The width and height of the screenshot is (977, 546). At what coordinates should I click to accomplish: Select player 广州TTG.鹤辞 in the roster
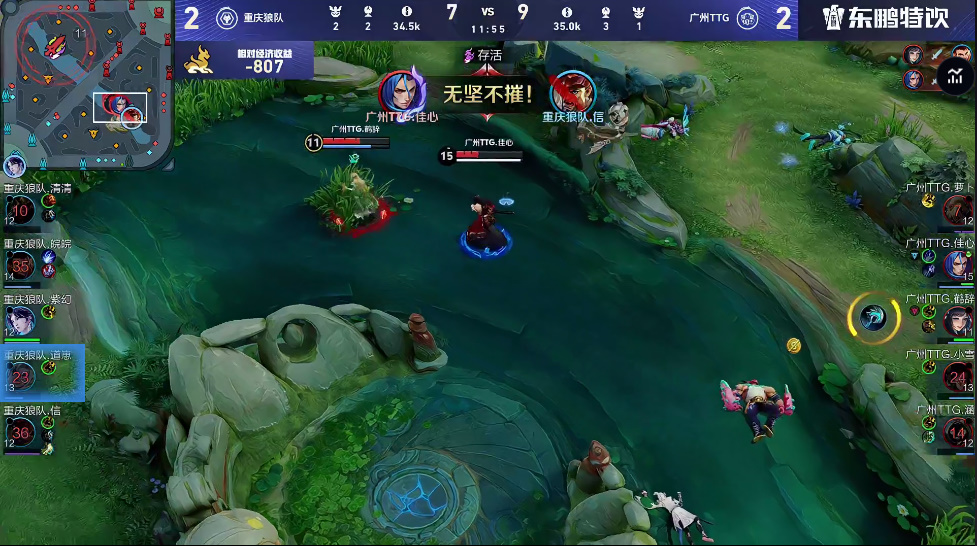957,321
